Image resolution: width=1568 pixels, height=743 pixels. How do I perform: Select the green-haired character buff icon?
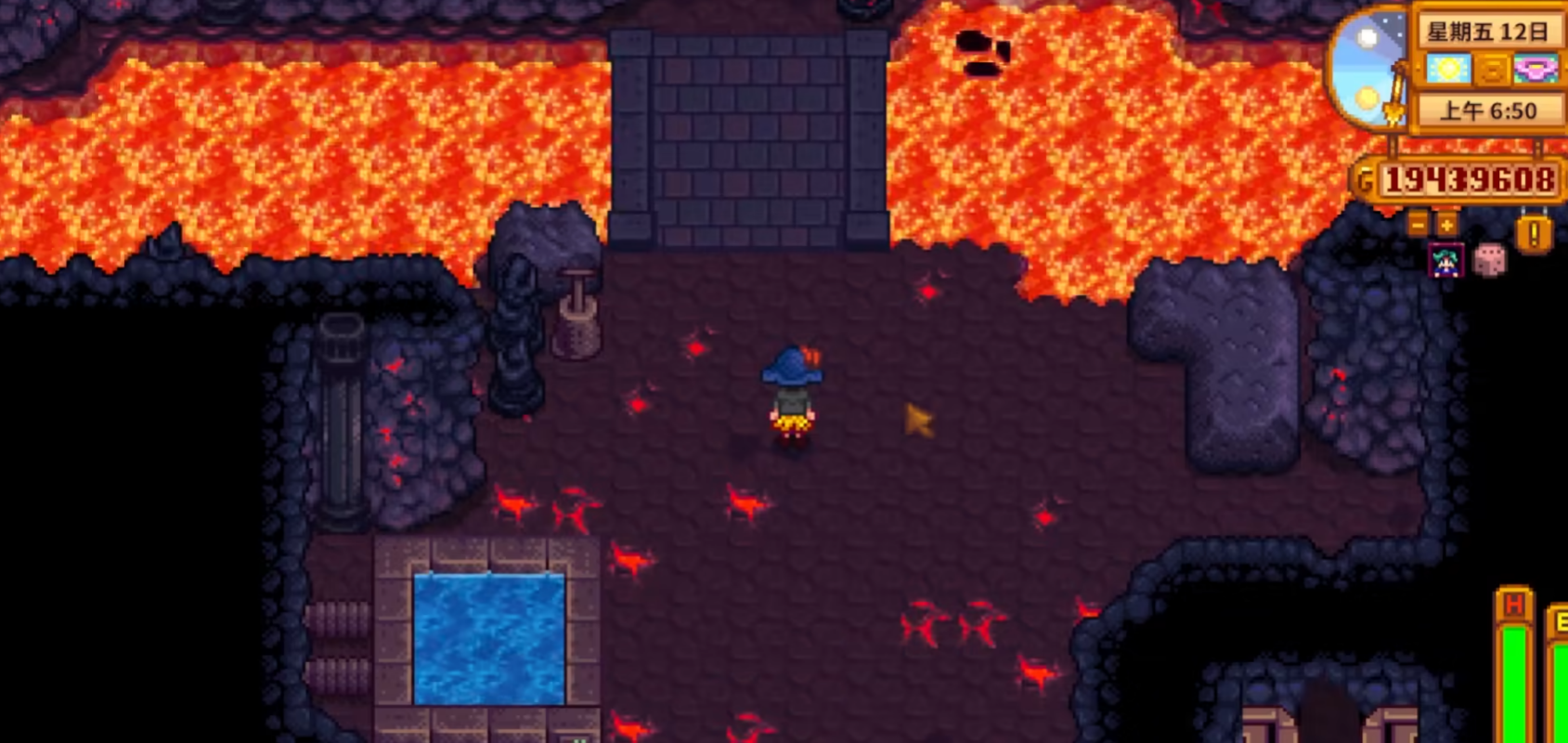[x=1446, y=261]
